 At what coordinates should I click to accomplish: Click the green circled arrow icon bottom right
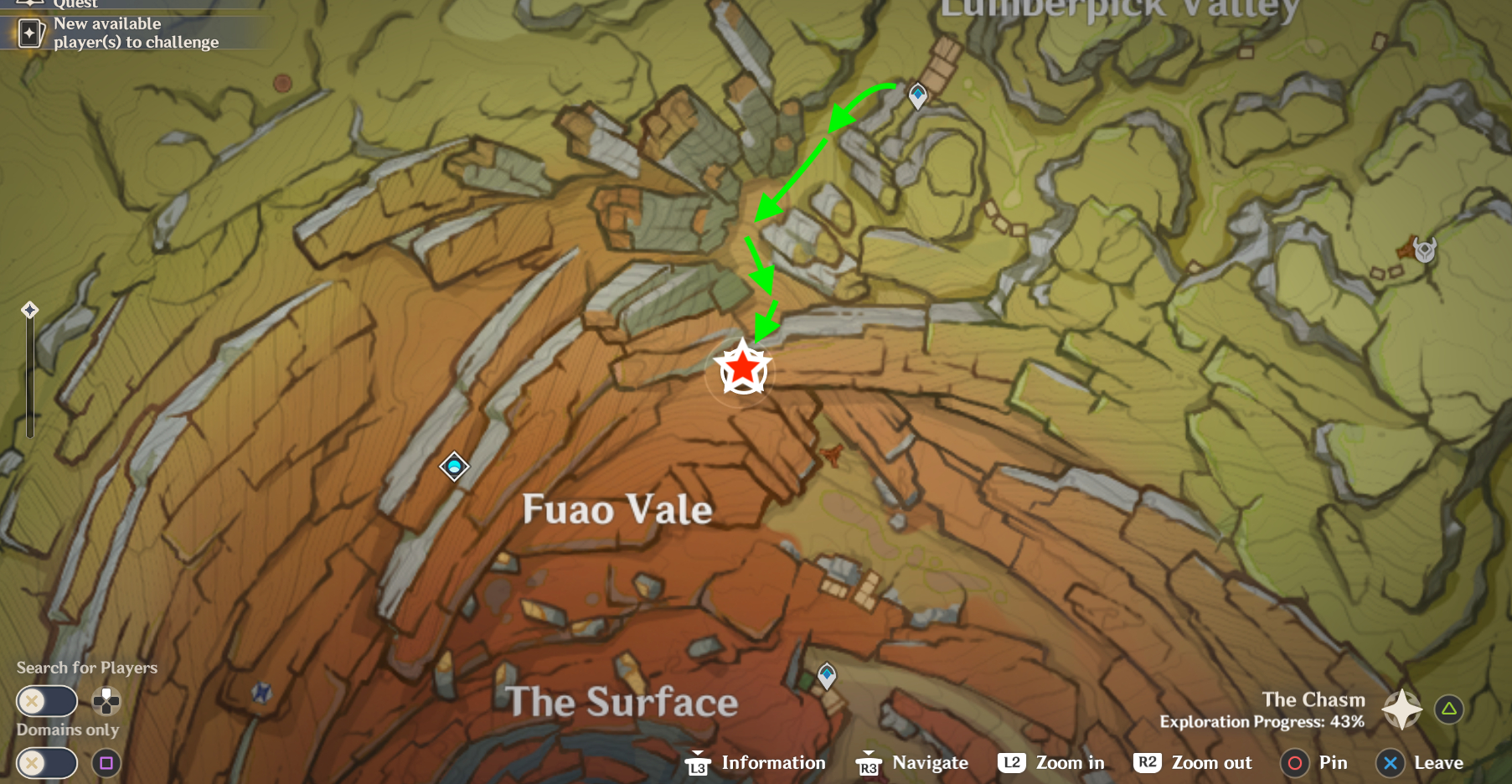pyautogui.click(x=1448, y=708)
